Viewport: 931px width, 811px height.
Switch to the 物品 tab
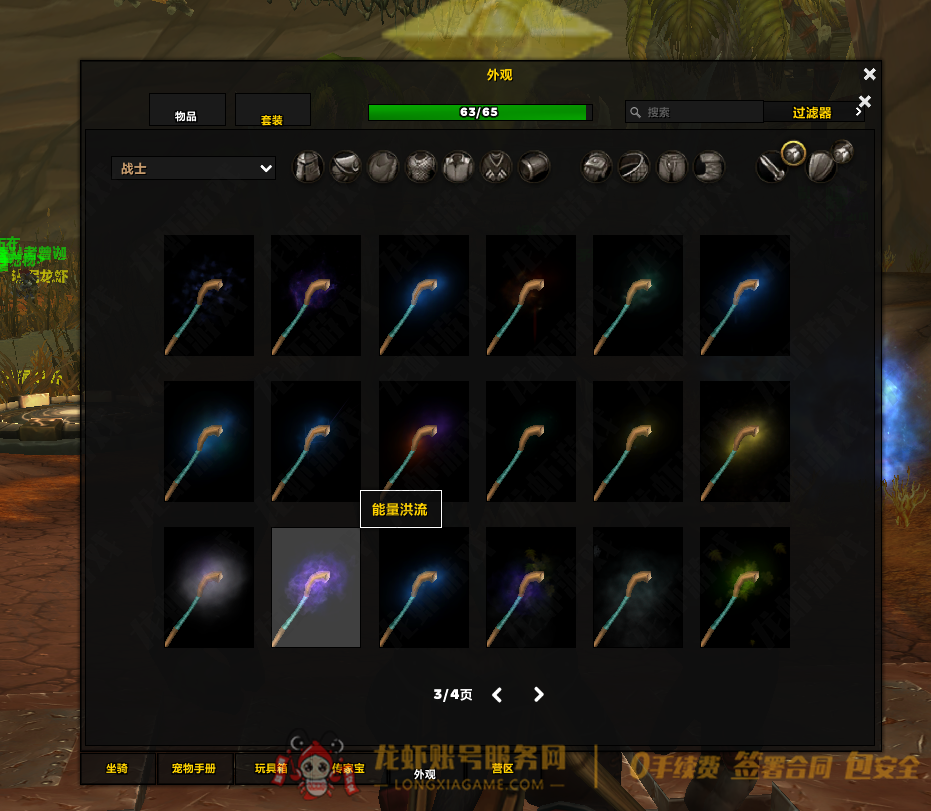pos(186,111)
